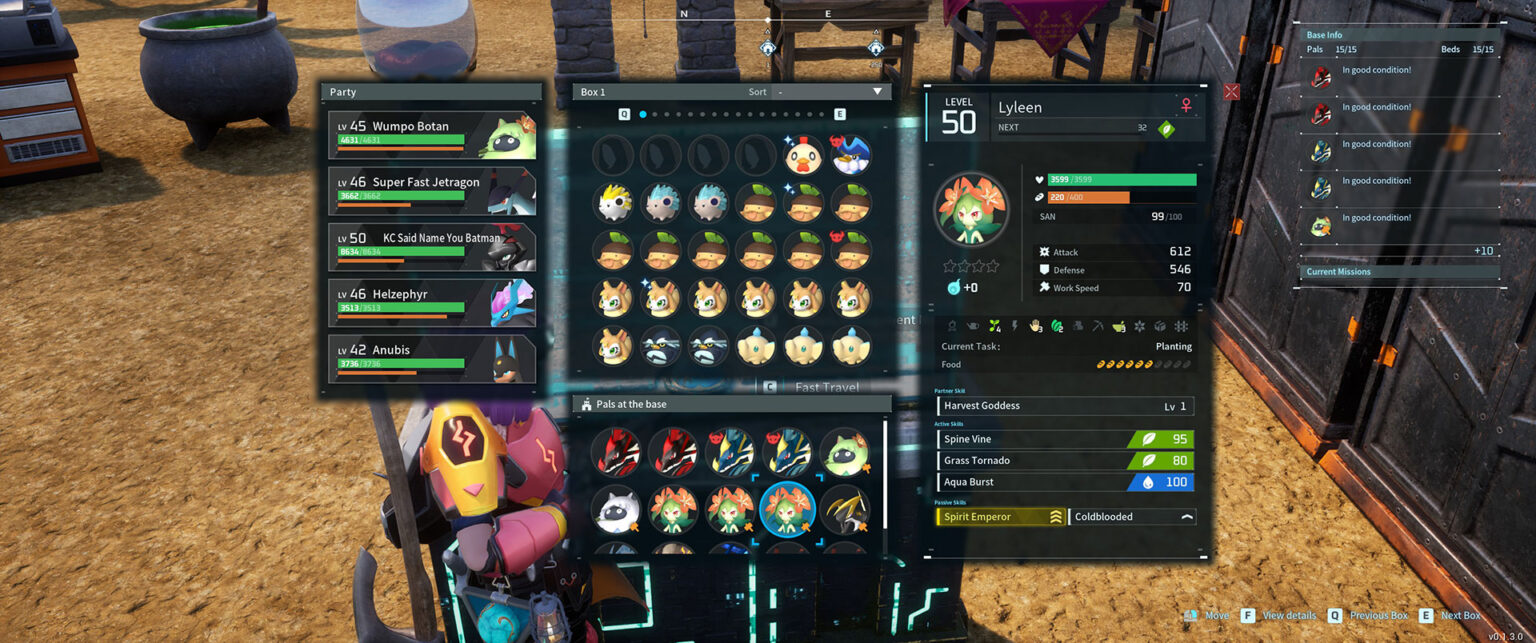Expand the +10 more Pals in Base Info
The height and width of the screenshot is (643, 1536).
(x=1483, y=251)
